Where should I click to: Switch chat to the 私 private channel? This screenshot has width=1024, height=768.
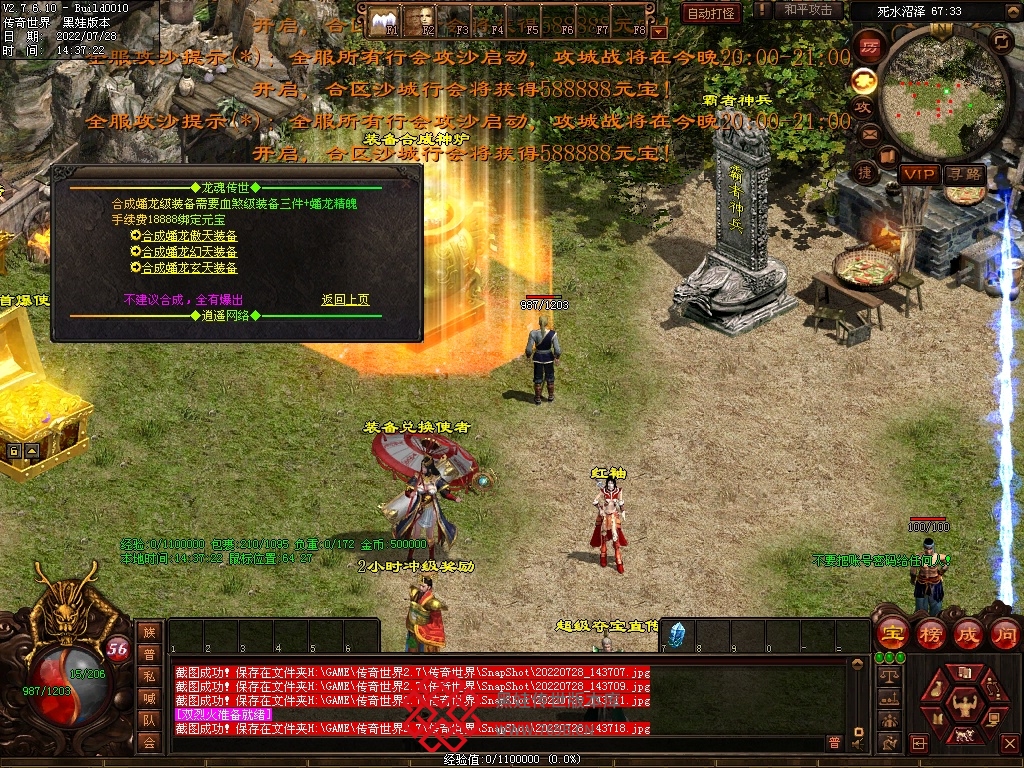coord(149,675)
